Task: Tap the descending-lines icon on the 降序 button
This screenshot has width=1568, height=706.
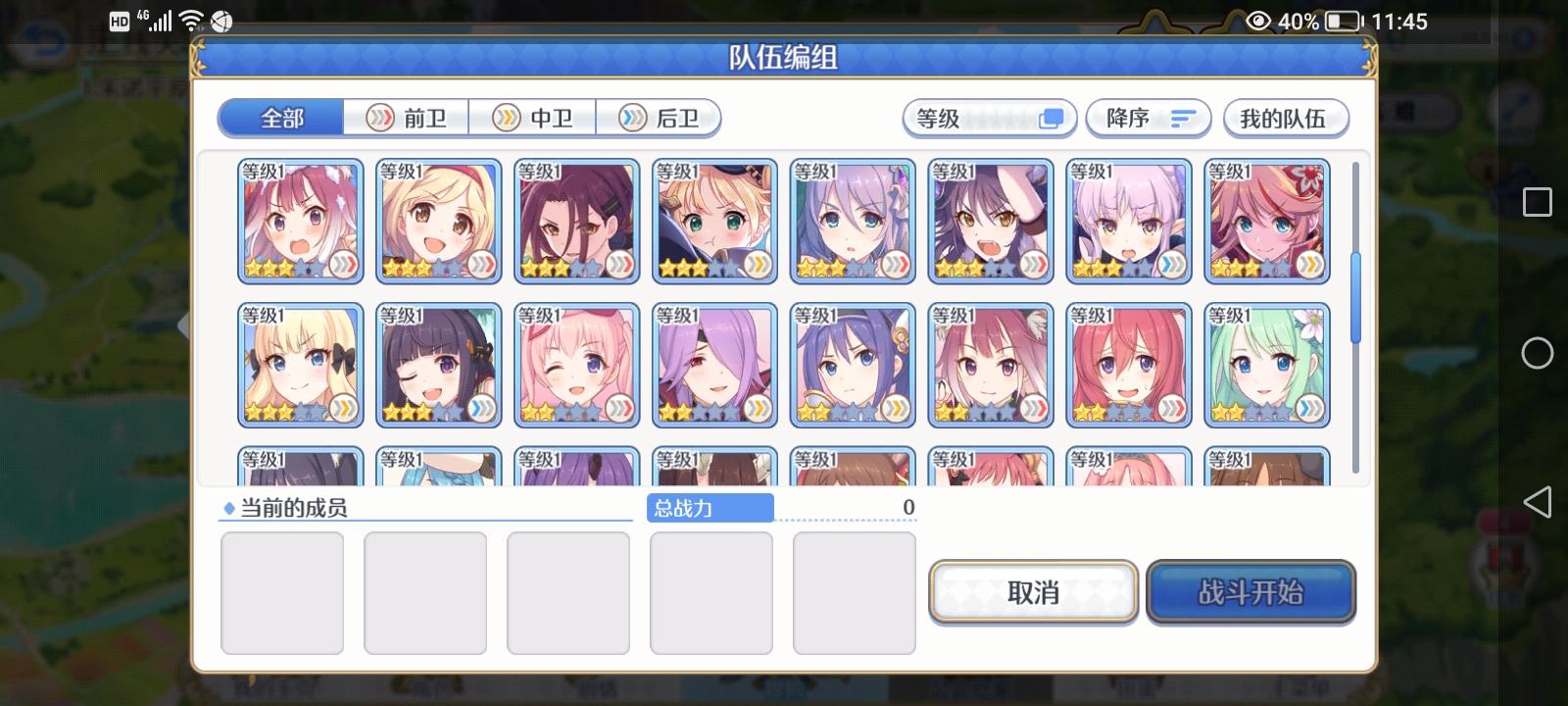Action: click(x=1184, y=118)
